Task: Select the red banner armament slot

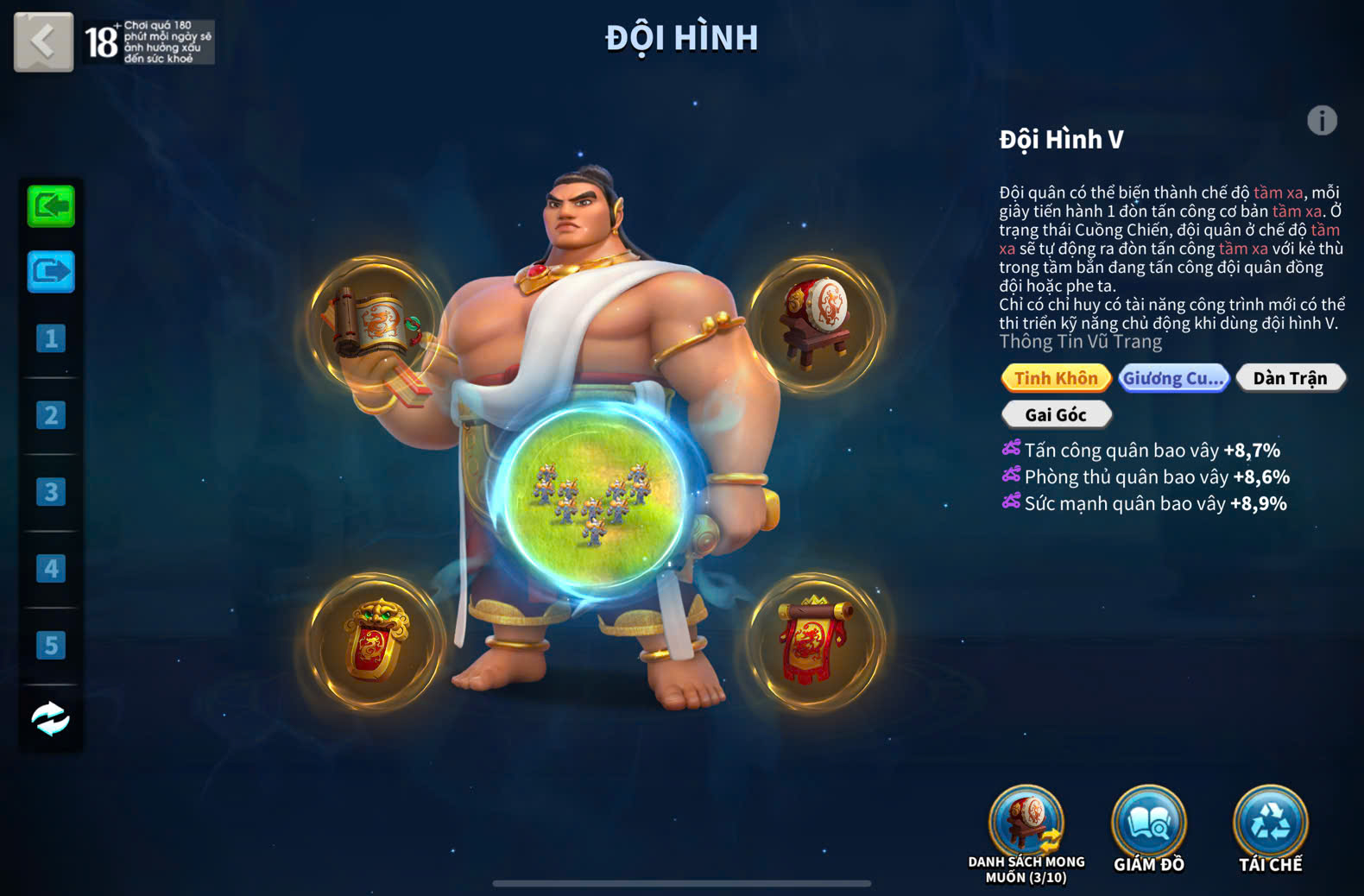Action: tap(816, 641)
